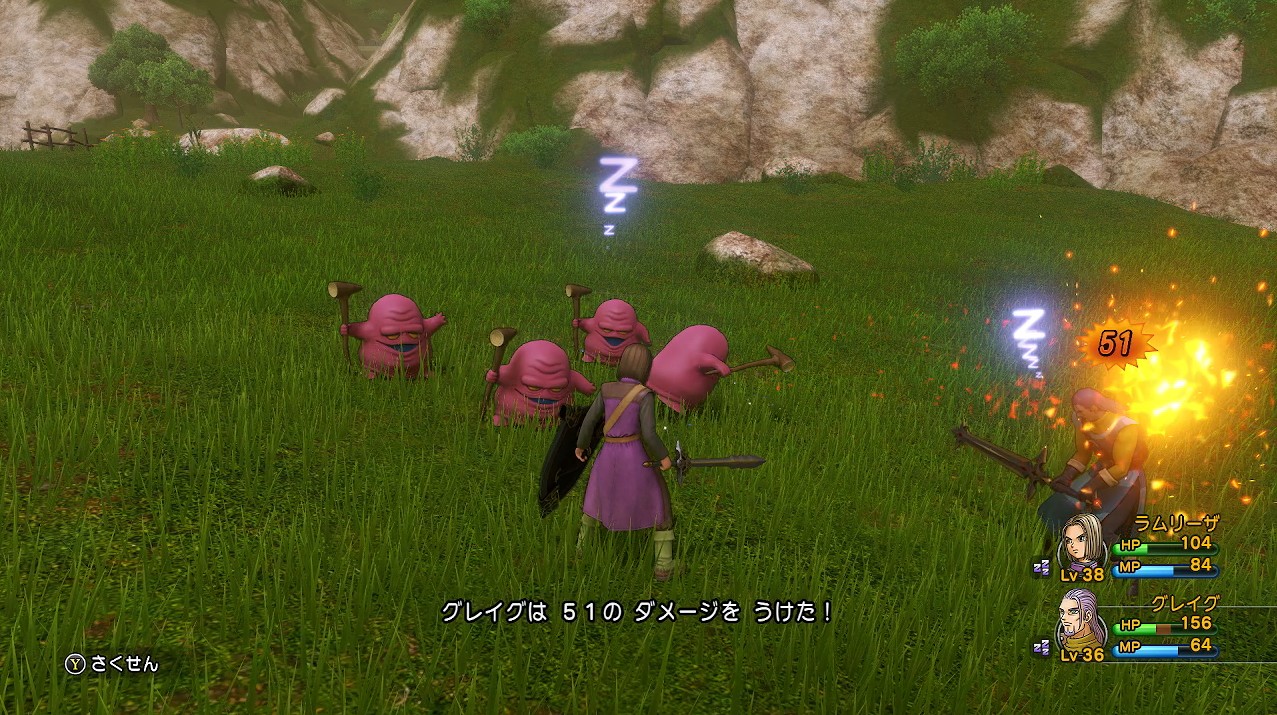Image resolution: width=1277 pixels, height=715 pixels.
Task: Select the hero ラムリーザ portrait
Action: pos(1083,541)
